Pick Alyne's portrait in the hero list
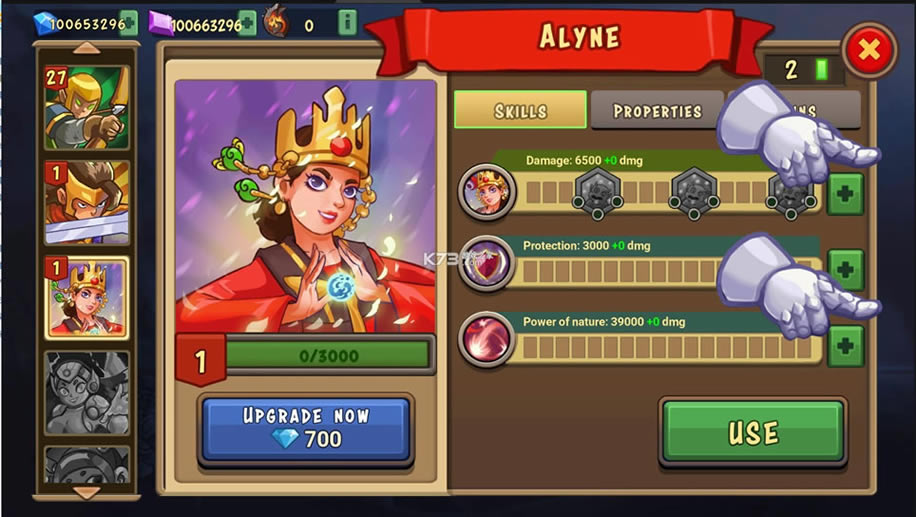Screen dimensions: 916x517 point(86,297)
